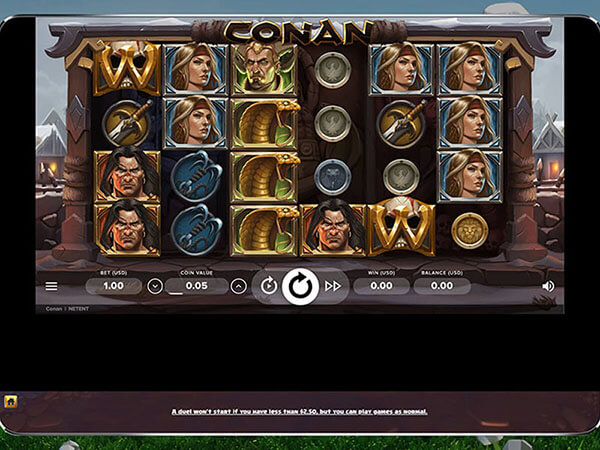Decrease the coin value
This screenshot has width=600, height=450.
pos(155,286)
